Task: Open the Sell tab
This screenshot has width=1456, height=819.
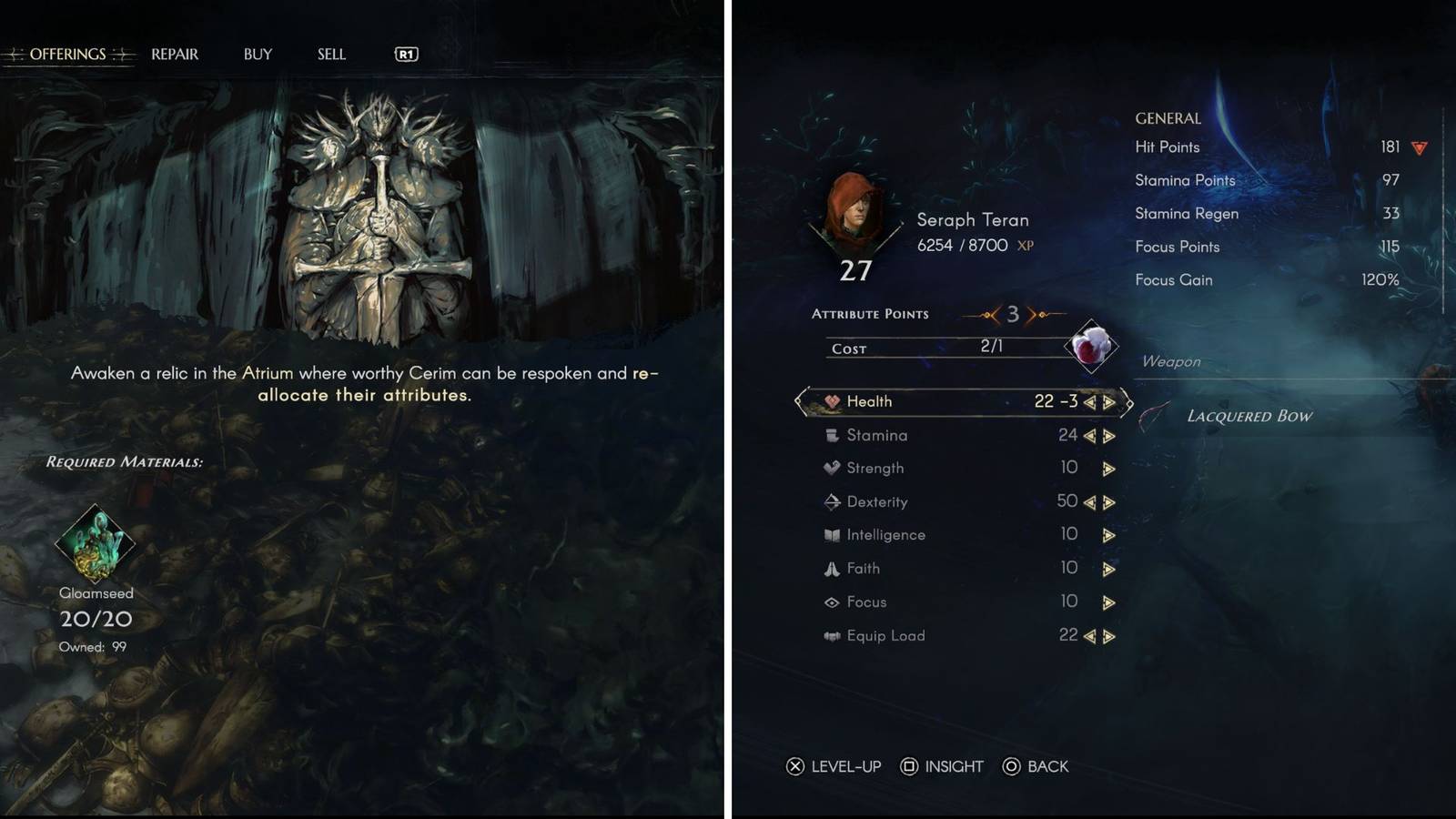Action: tap(331, 54)
